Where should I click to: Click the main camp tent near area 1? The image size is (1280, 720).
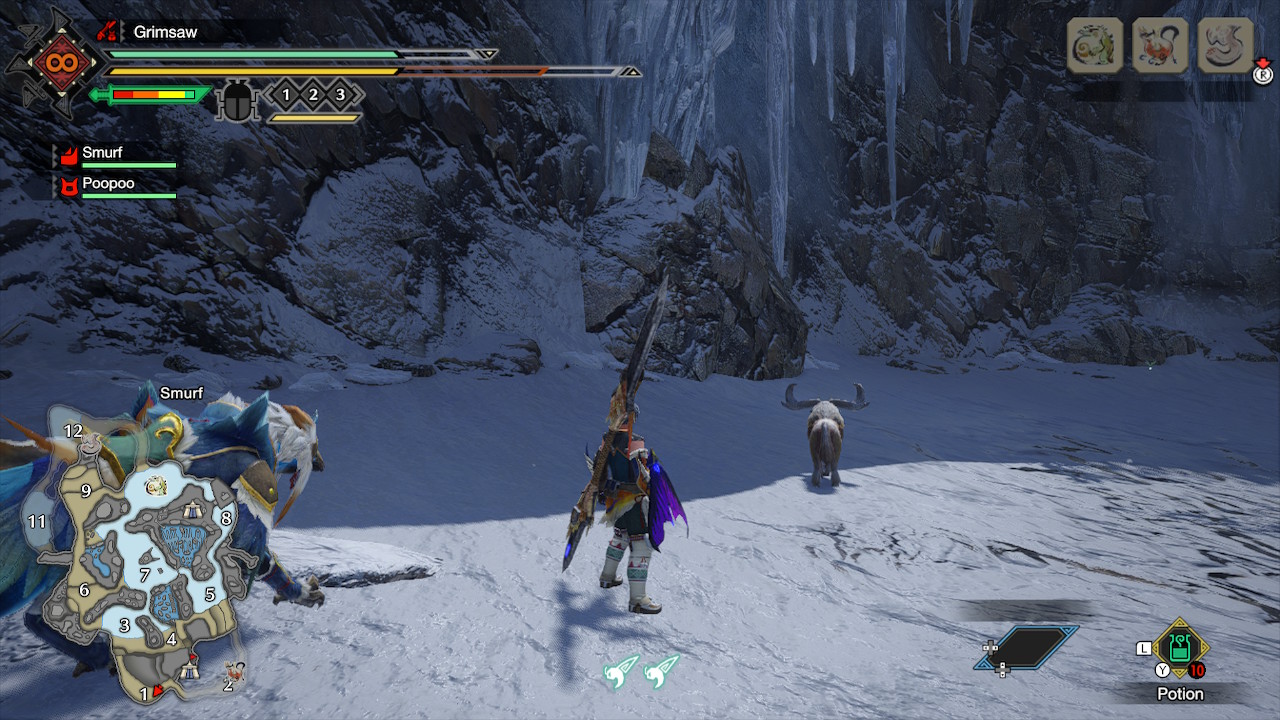(191, 671)
